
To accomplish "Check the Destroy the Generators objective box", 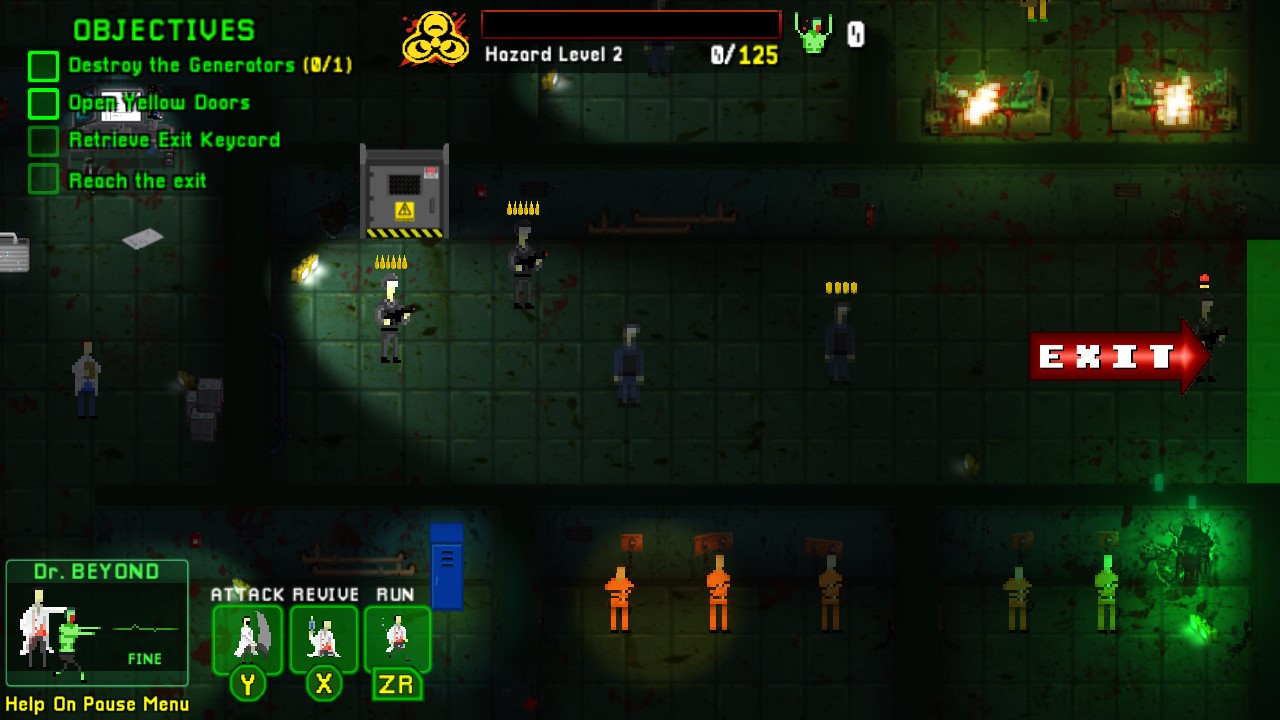I will (42, 65).
